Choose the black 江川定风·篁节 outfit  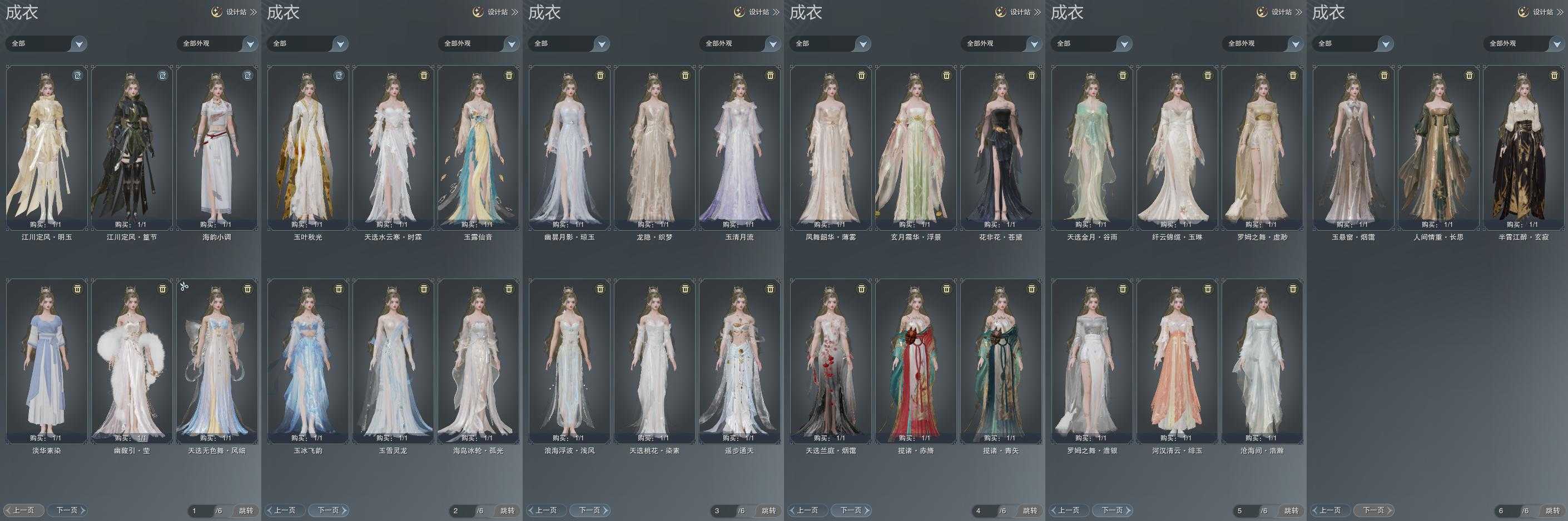pyautogui.click(x=132, y=147)
